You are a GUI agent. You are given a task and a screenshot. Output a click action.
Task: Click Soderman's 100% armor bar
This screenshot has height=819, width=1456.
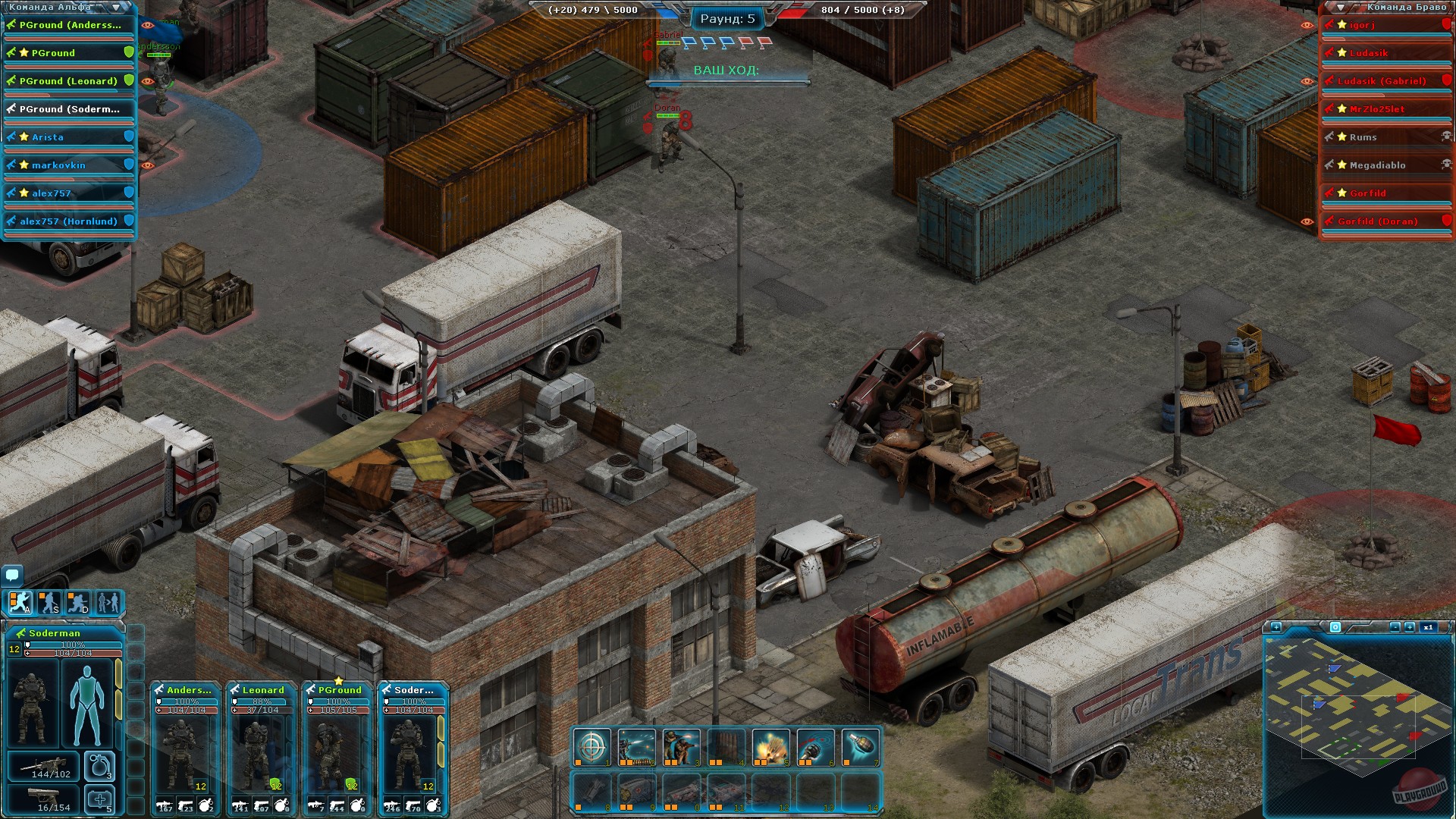coord(72,645)
